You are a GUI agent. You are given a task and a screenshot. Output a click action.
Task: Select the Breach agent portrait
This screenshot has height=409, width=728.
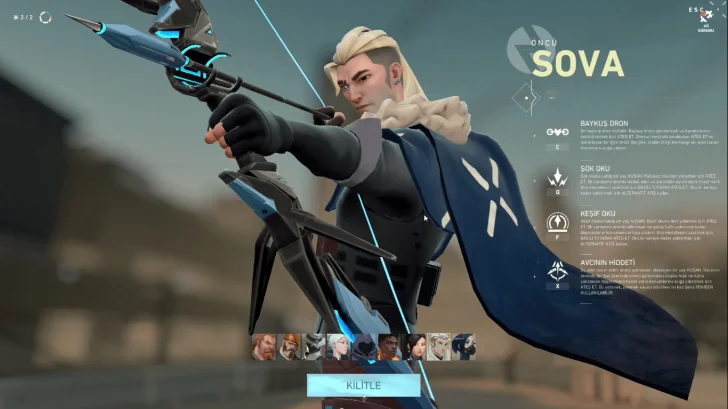pyautogui.click(x=264, y=346)
